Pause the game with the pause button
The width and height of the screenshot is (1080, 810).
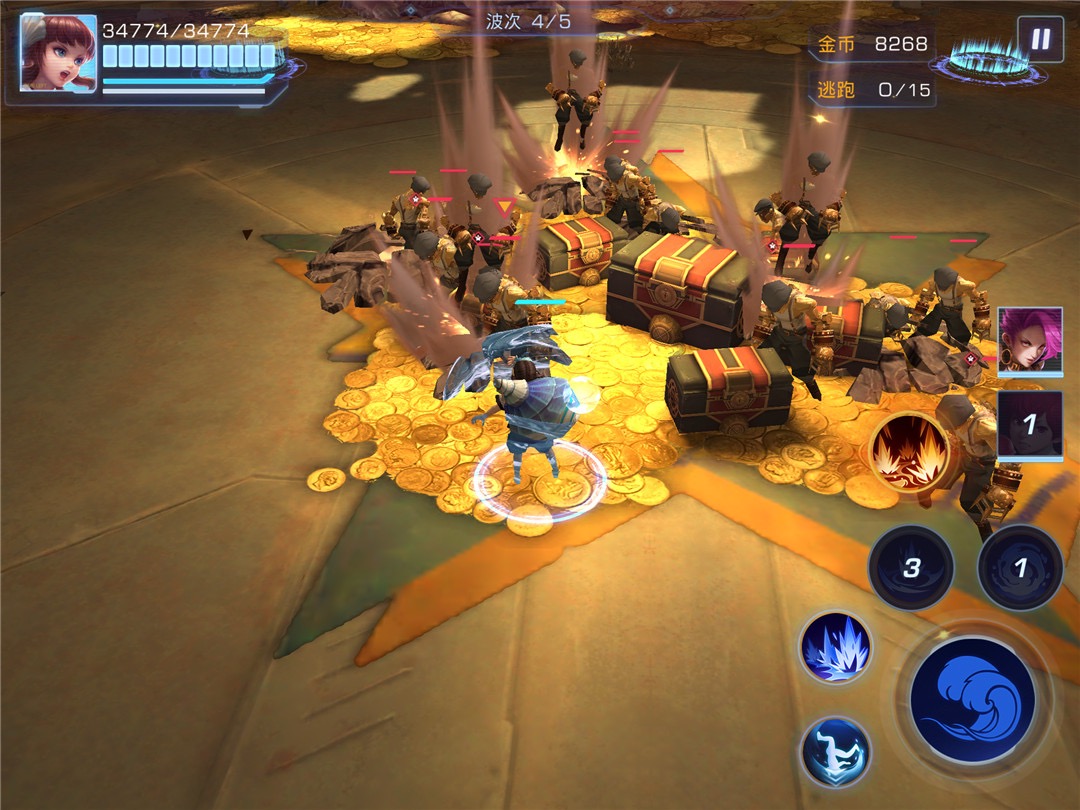pyautogui.click(x=1040, y=39)
